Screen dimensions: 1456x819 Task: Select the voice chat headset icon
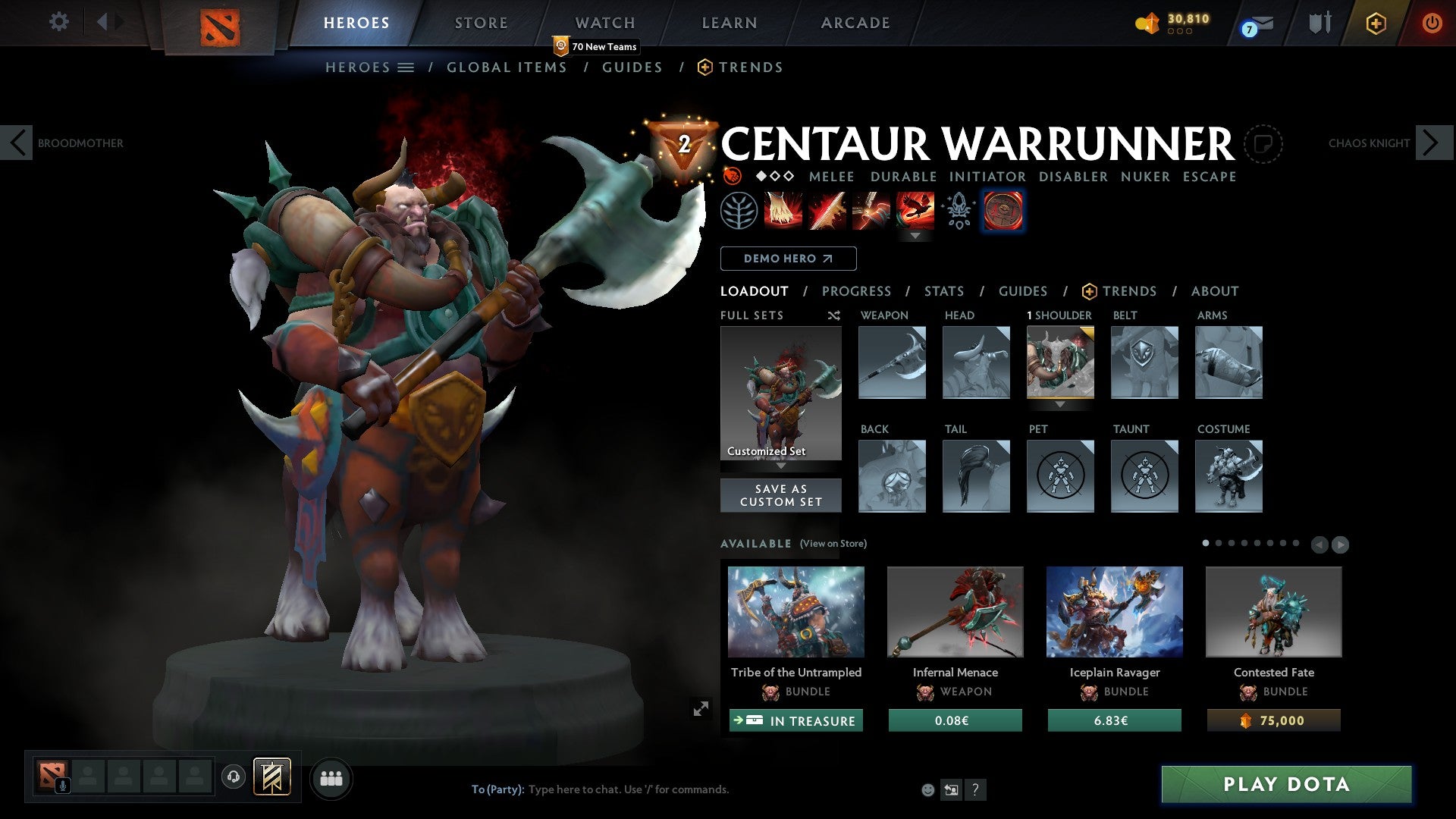click(x=233, y=778)
